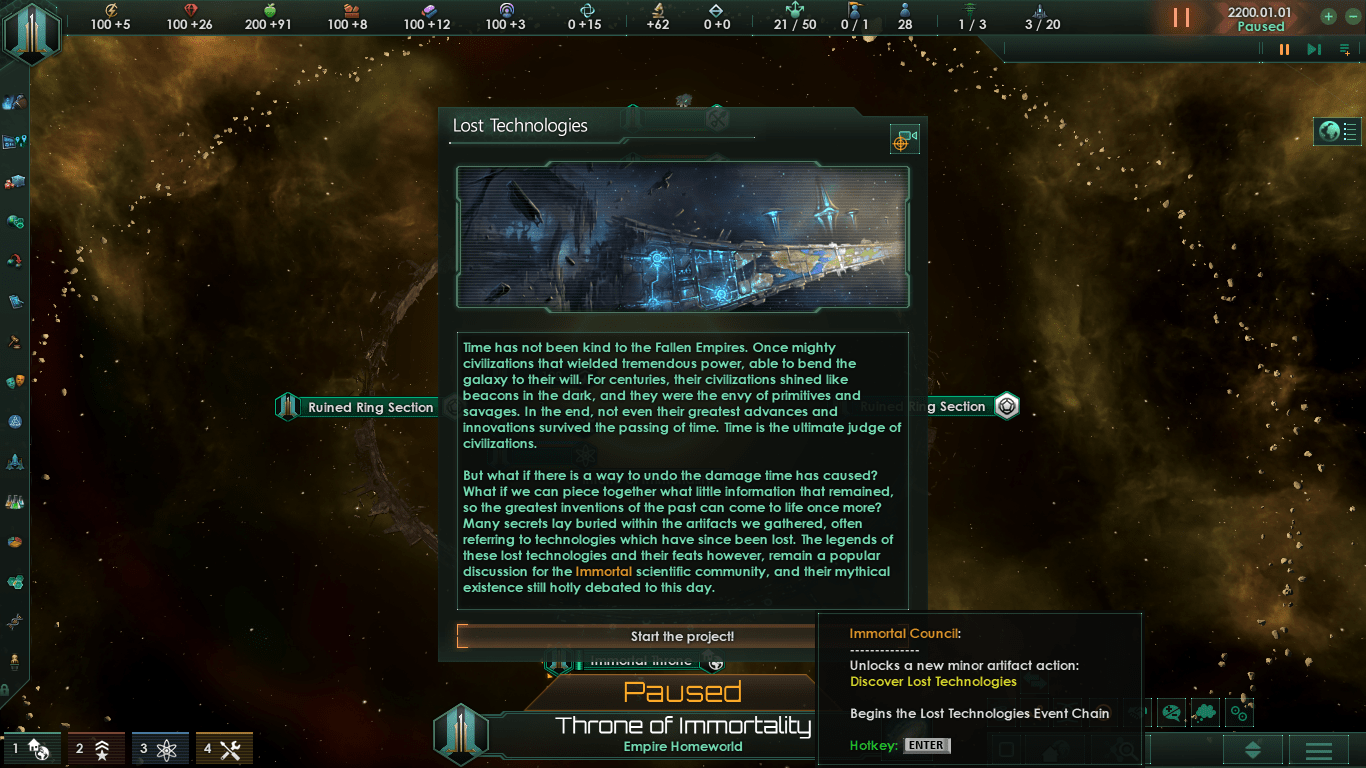
Task: Click the up-down arrows expand button
Action: (1252, 750)
